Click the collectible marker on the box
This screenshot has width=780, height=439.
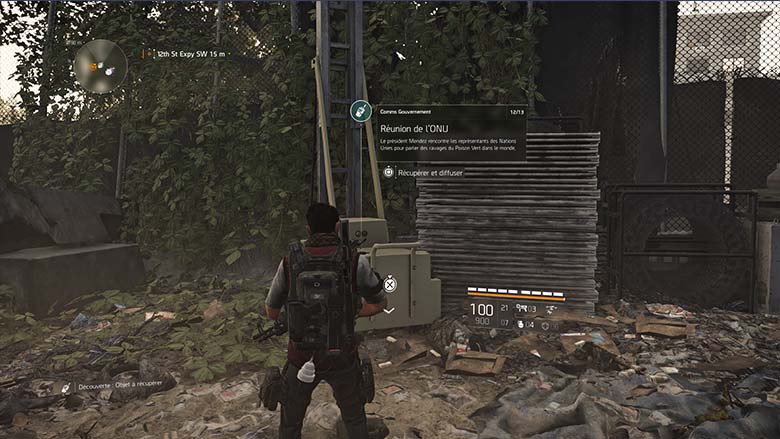click(390, 284)
